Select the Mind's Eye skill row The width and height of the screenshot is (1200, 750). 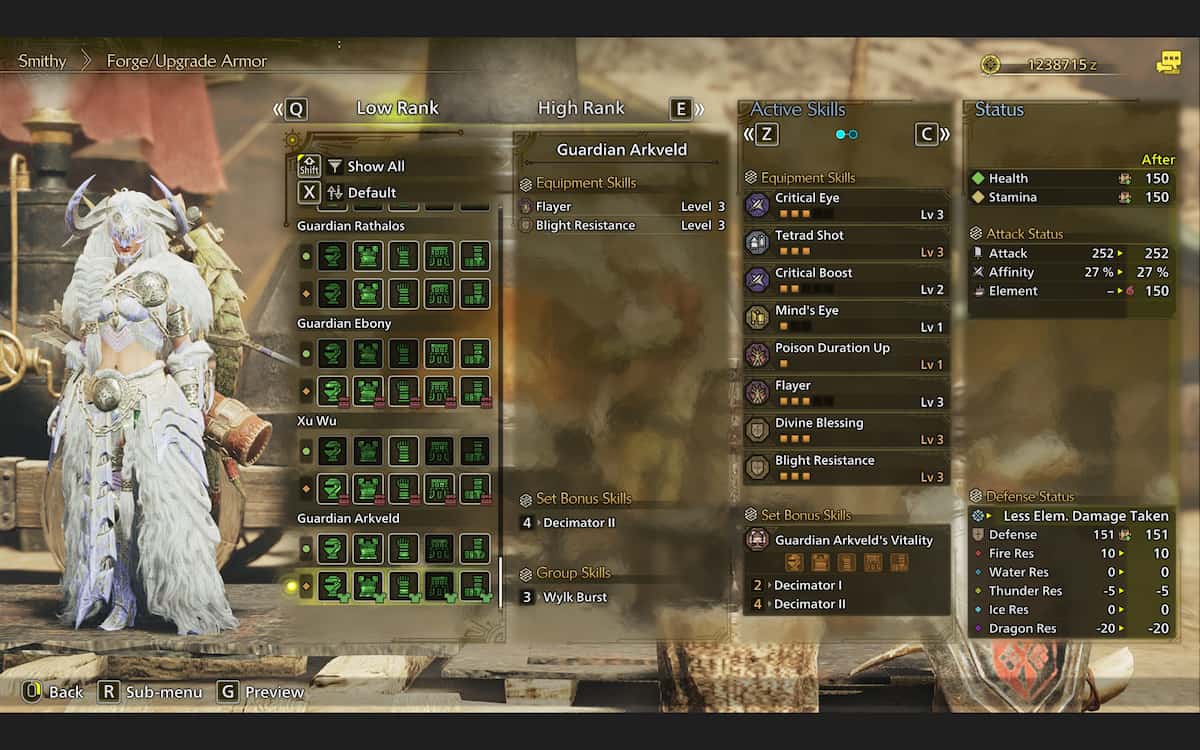coord(846,318)
